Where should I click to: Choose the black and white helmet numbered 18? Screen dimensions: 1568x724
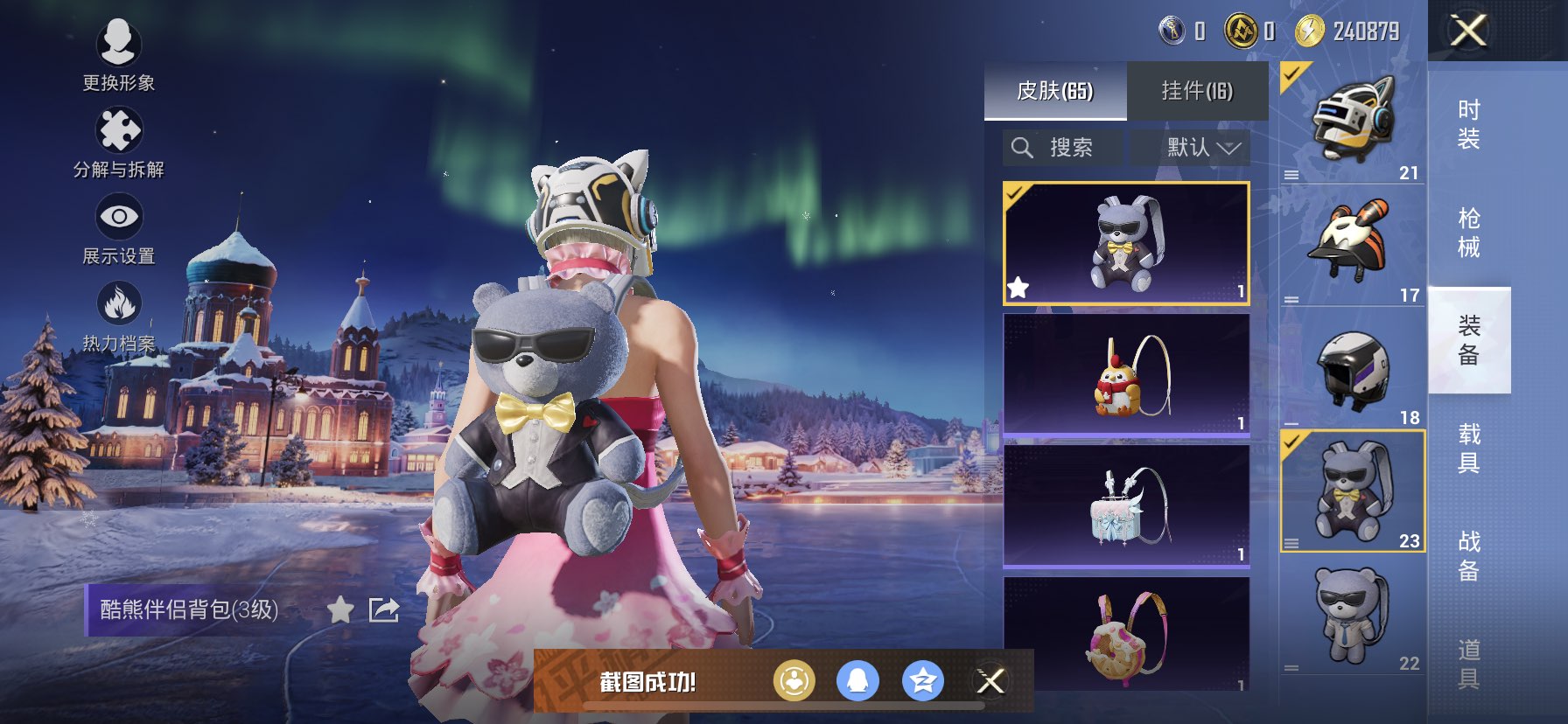tap(1352, 368)
